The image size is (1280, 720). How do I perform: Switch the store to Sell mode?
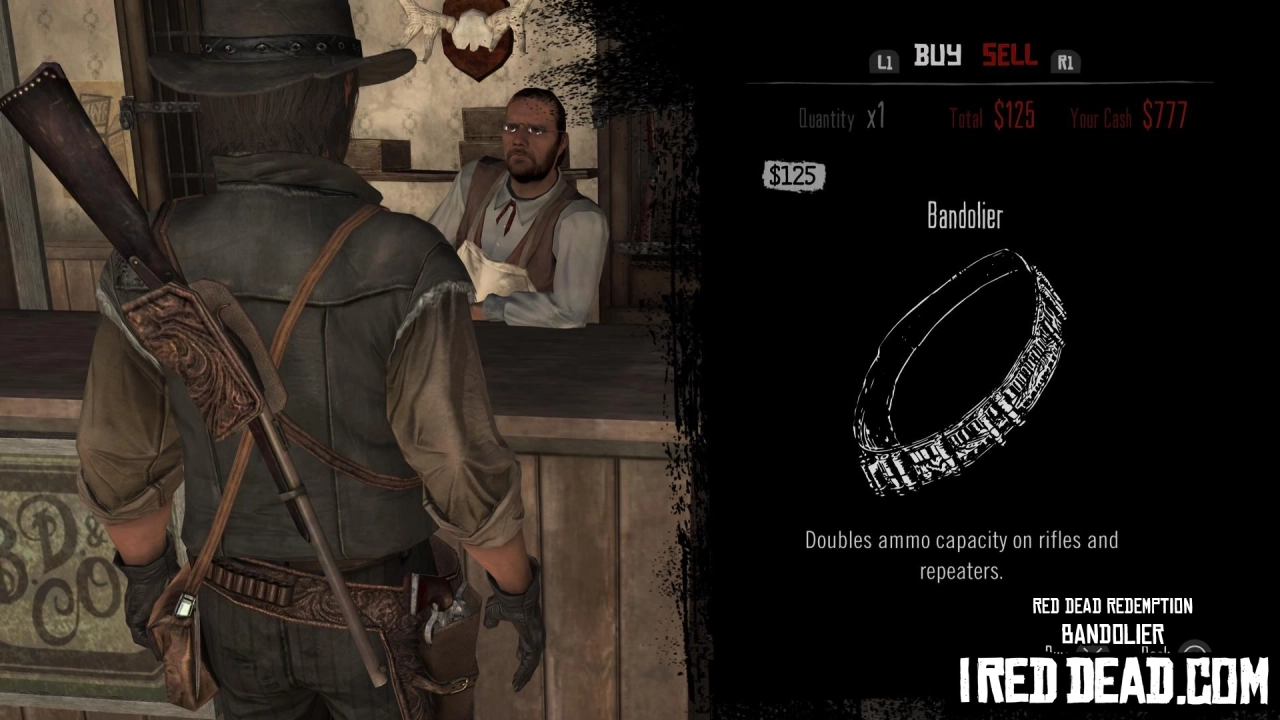(1009, 57)
